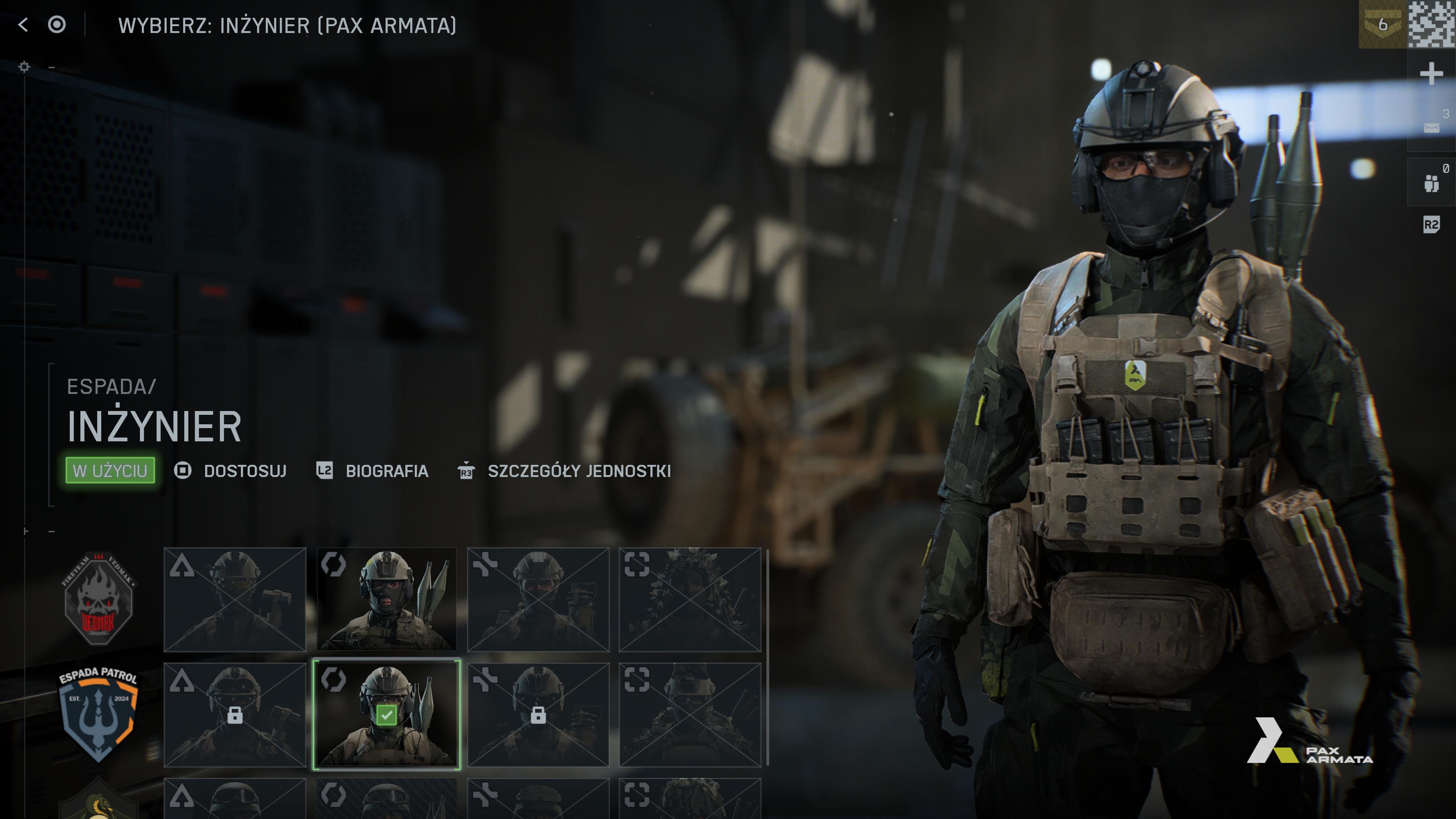Go back with the arrow button
Screen dimensions: 1456x819
tap(23, 25)
